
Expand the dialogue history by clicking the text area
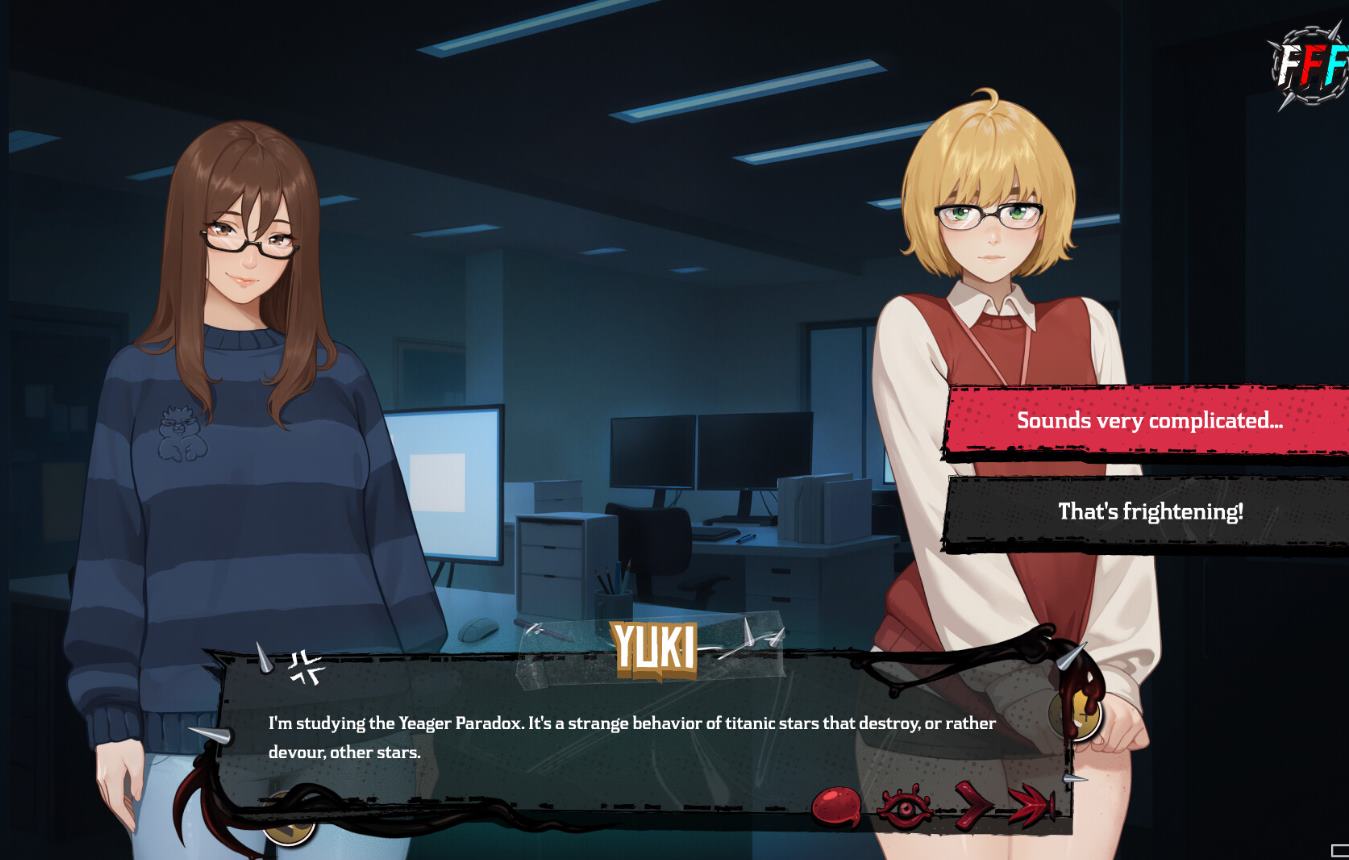[632, 737]
